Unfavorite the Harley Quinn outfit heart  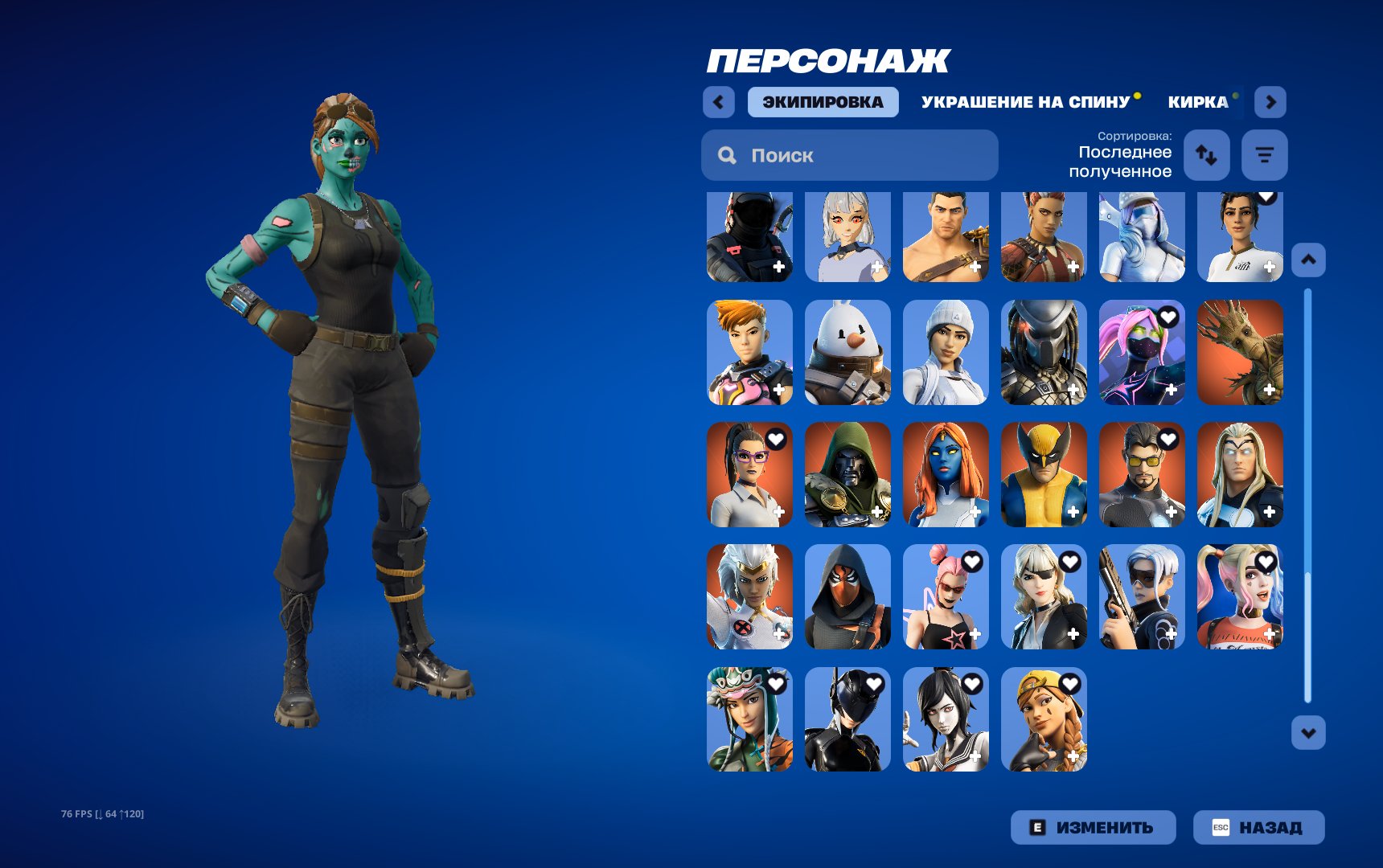pos(1266,562)
